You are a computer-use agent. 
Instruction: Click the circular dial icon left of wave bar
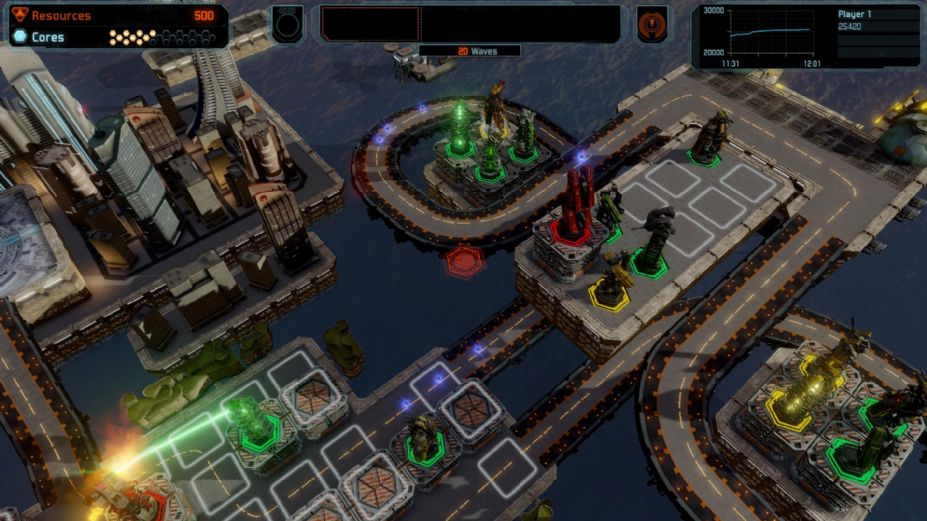pos(287,23)
